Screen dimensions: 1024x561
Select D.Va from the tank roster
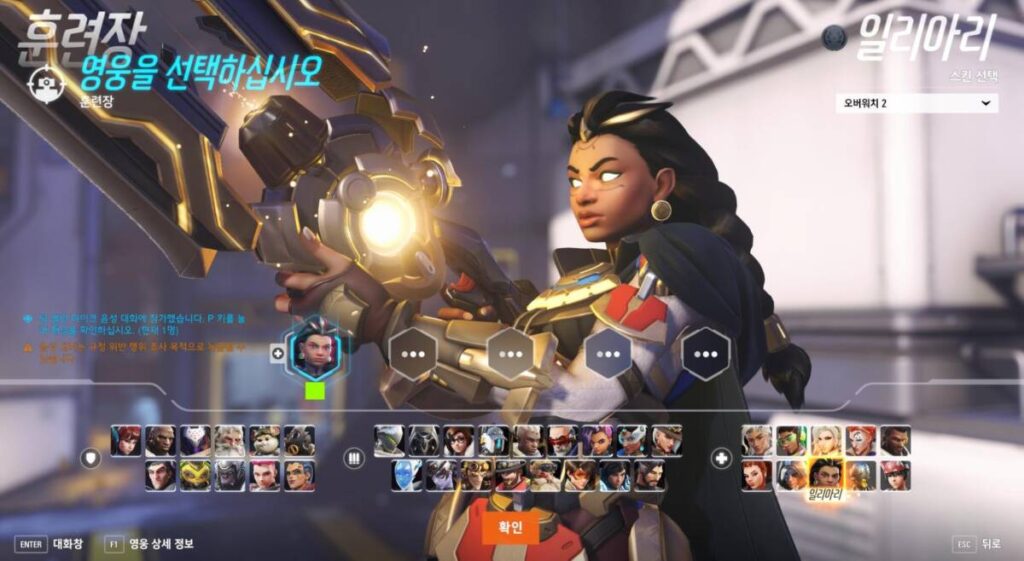[x=126, y=441]
